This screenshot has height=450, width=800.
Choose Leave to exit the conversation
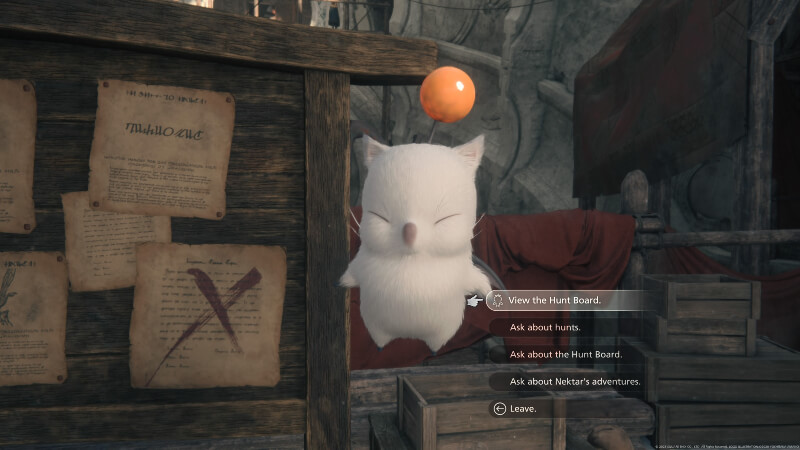(523, 408)
